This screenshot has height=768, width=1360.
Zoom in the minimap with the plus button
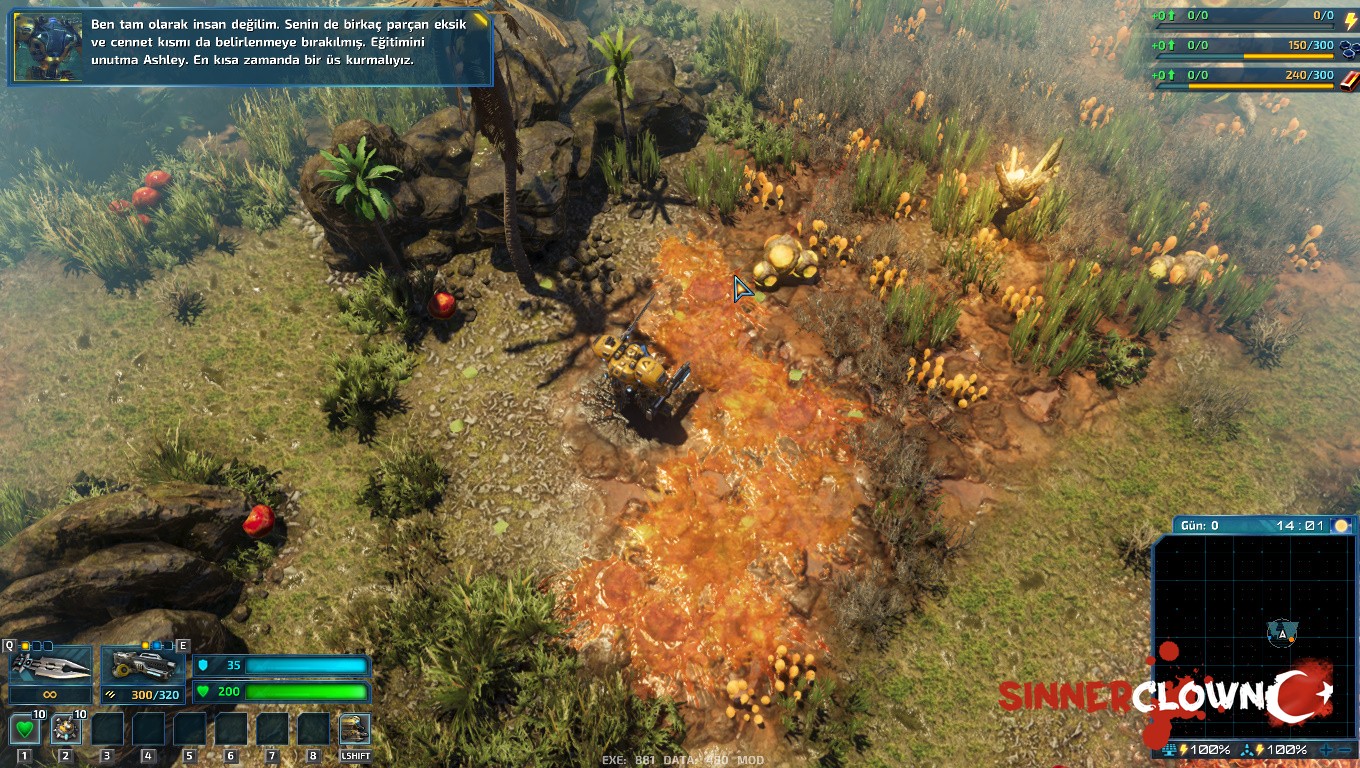[x=1326, y=749]
